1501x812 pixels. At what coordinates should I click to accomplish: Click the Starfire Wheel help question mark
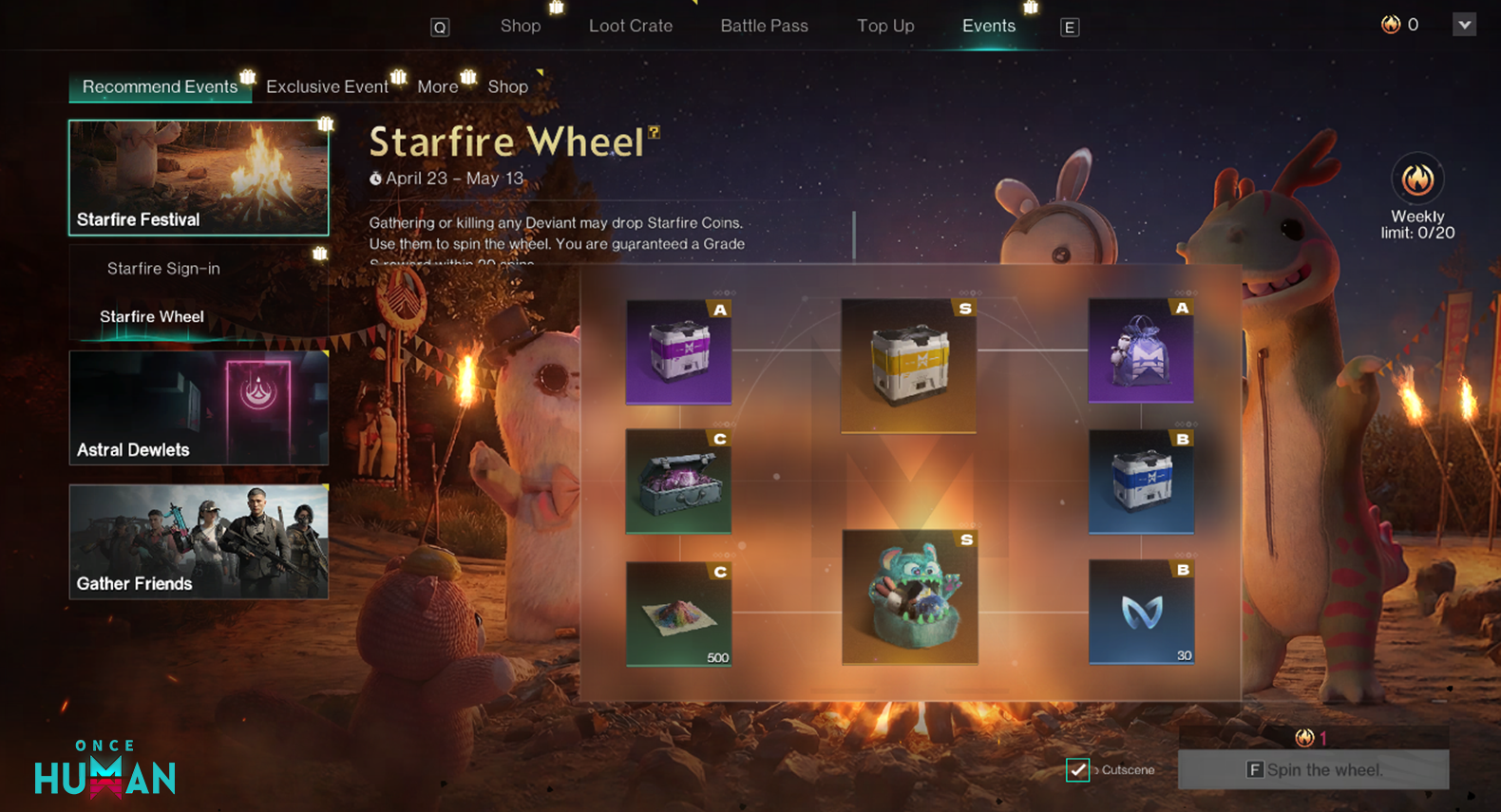pos(654,133)
